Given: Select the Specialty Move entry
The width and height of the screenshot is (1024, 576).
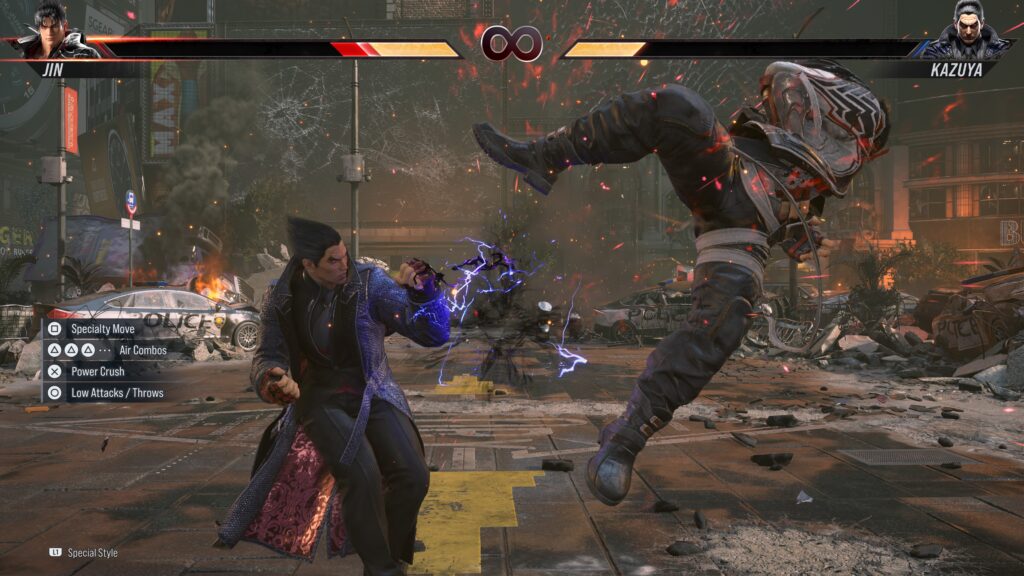Looking at the screenshot, I should (x=102, y=328).
